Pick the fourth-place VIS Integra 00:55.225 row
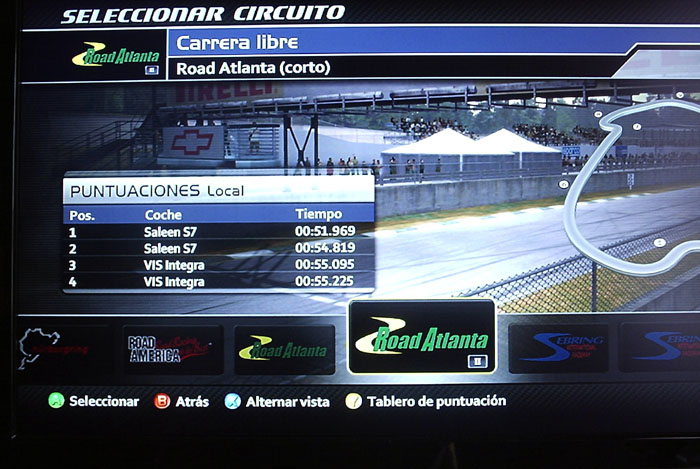This screenshot has width=700, height=469. [x=219, y=282]
